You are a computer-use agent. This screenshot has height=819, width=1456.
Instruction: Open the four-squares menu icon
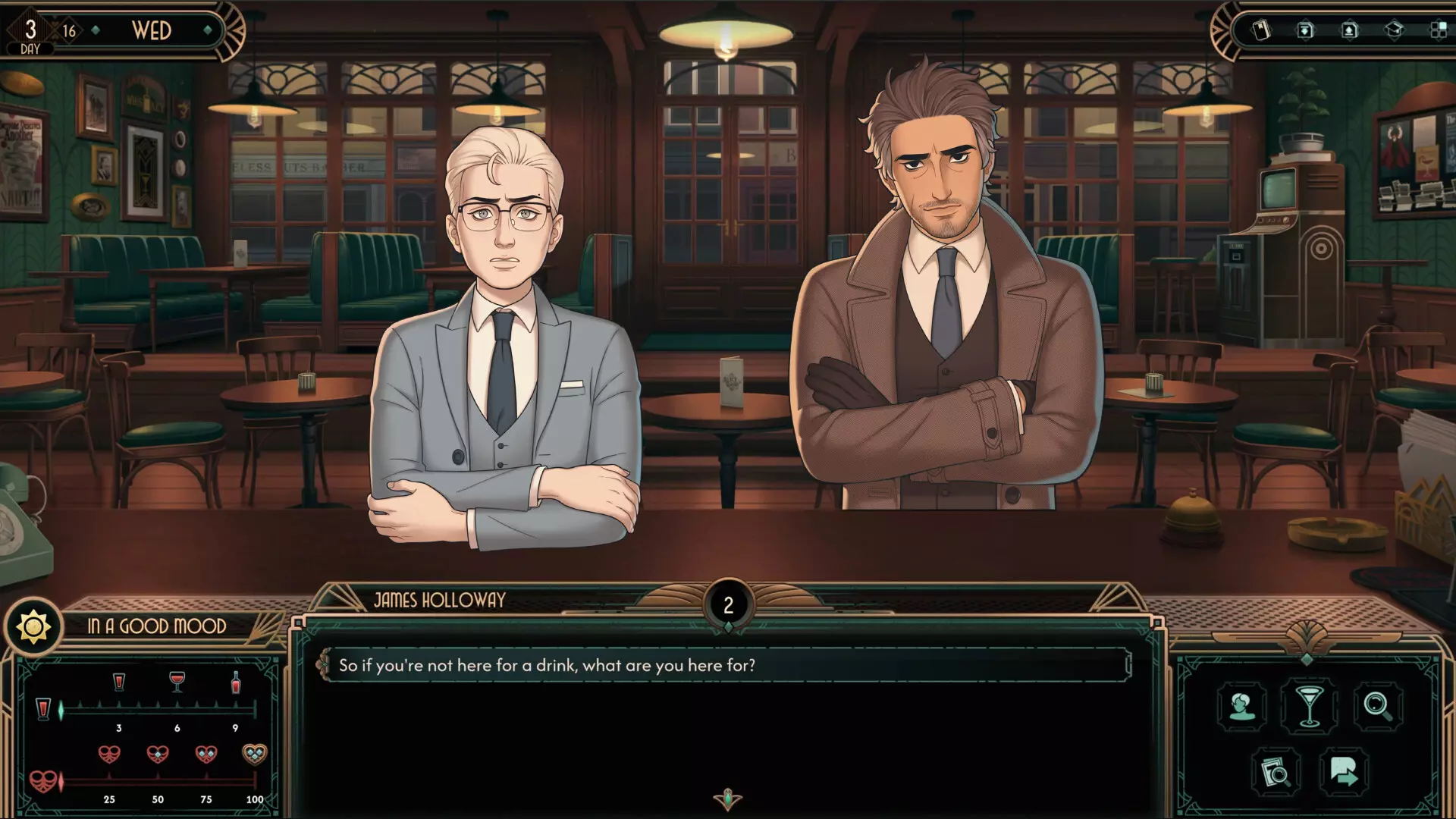point(1438,30)
